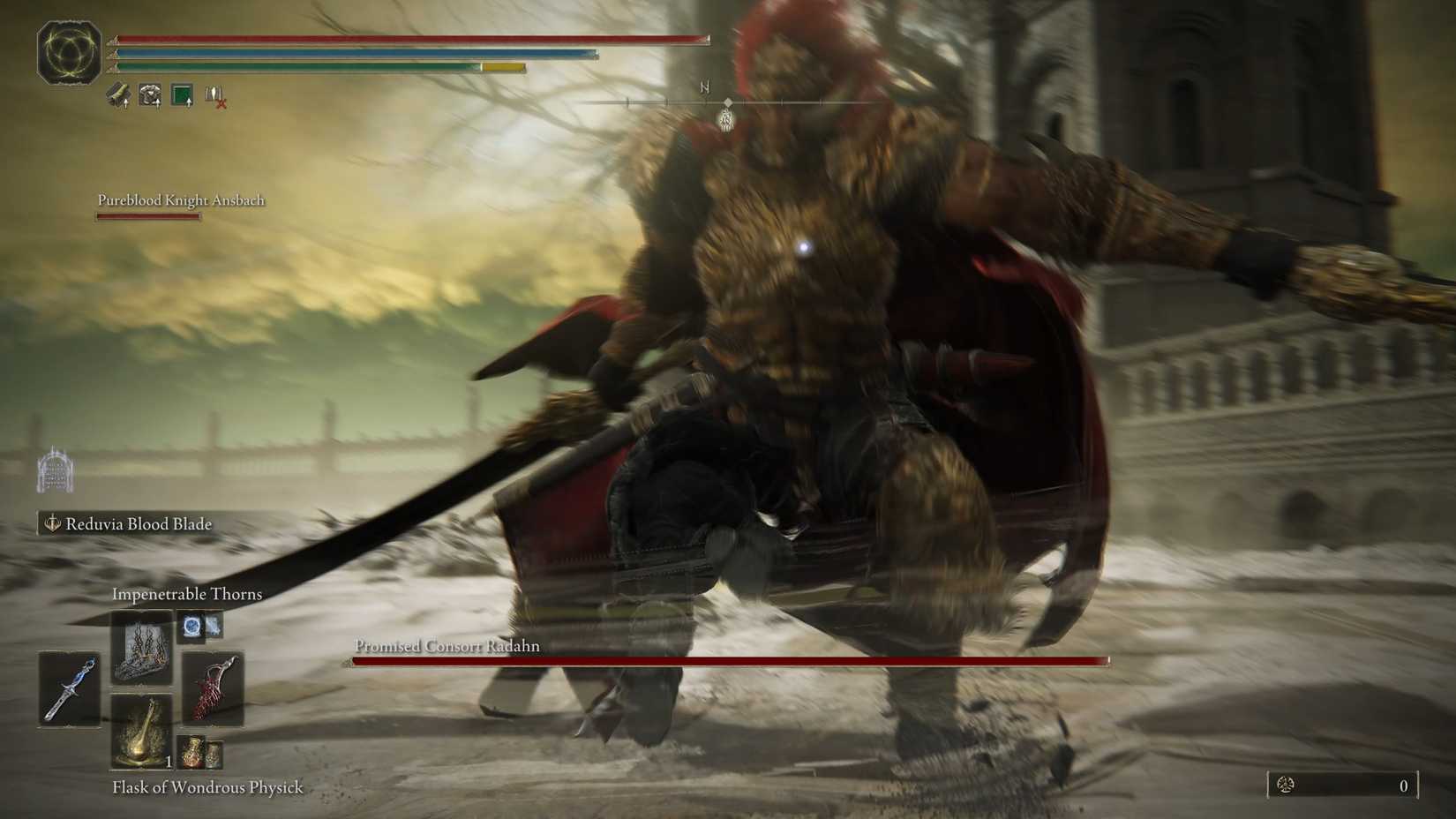Click the rune count field showing 0

click(x=1403, y=784)
